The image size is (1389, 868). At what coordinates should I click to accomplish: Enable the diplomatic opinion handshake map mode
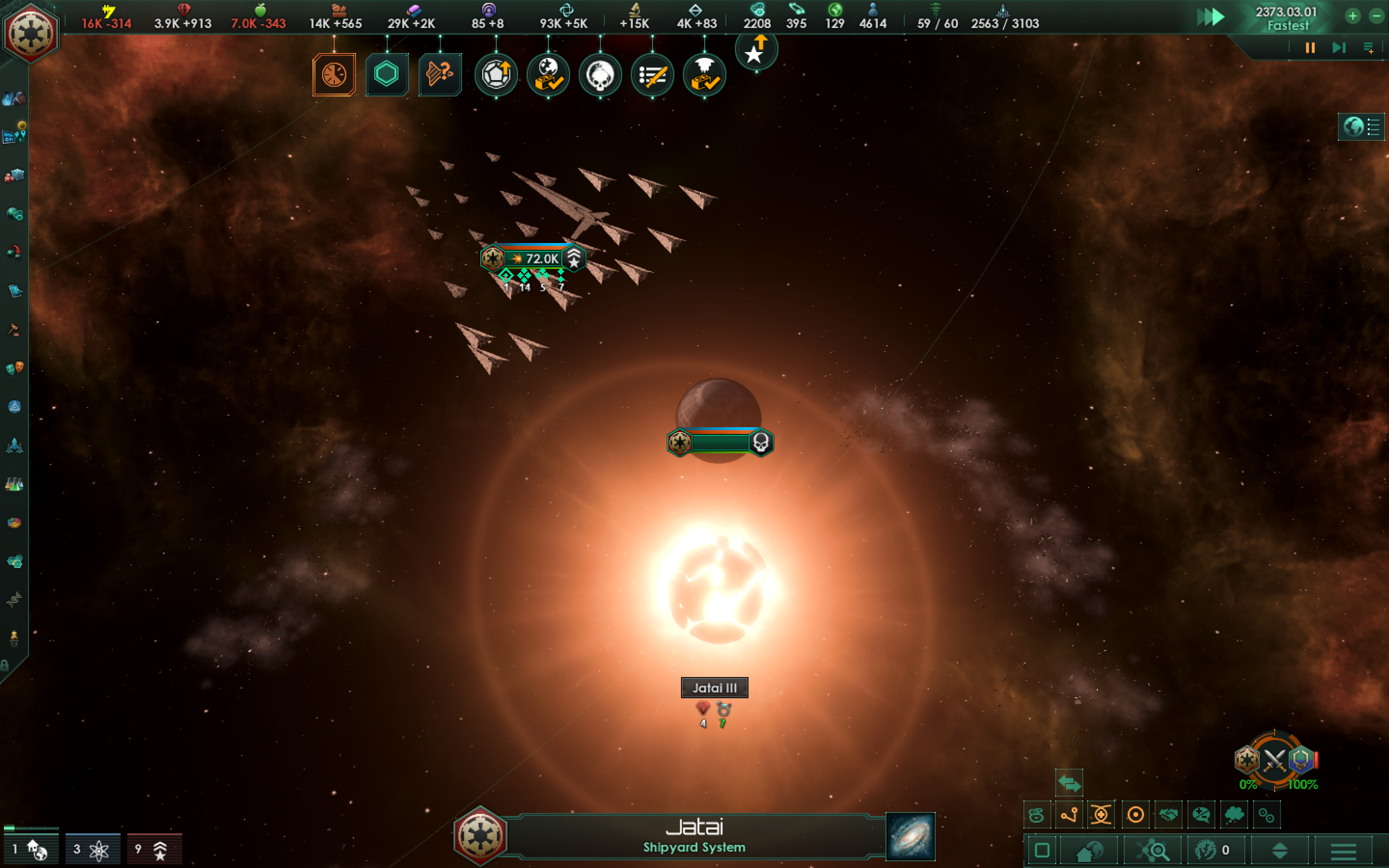tap(1168, 815)
